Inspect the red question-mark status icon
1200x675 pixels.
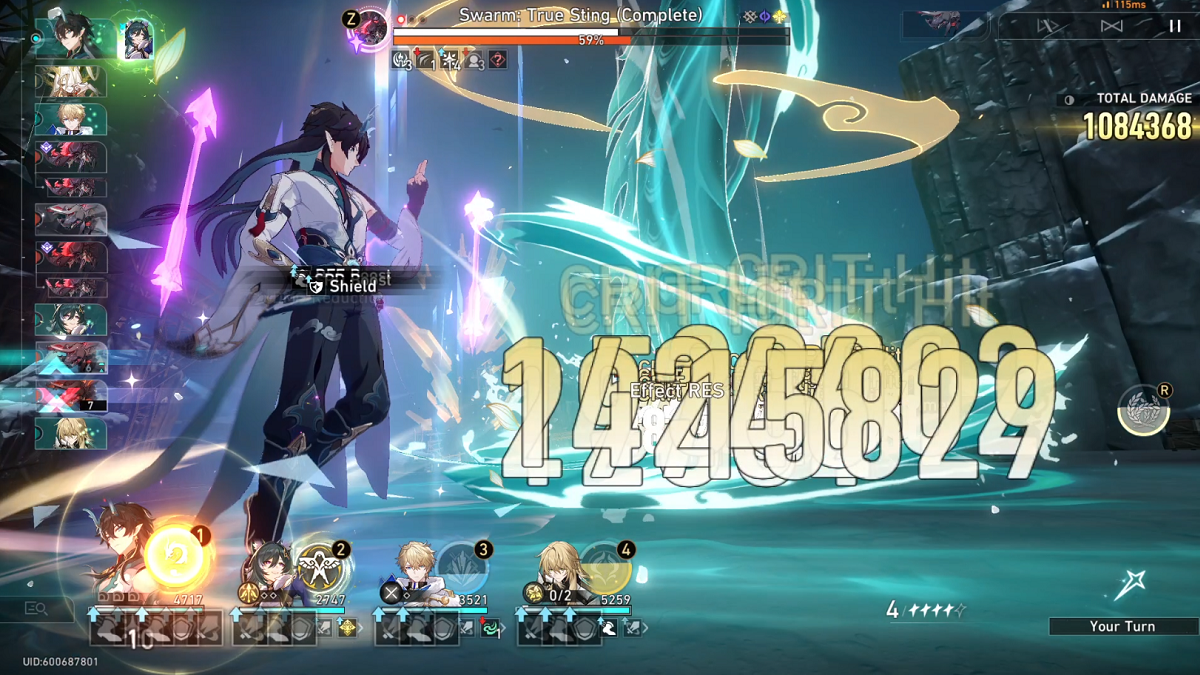pyautogui.click(x=497, y=61)
